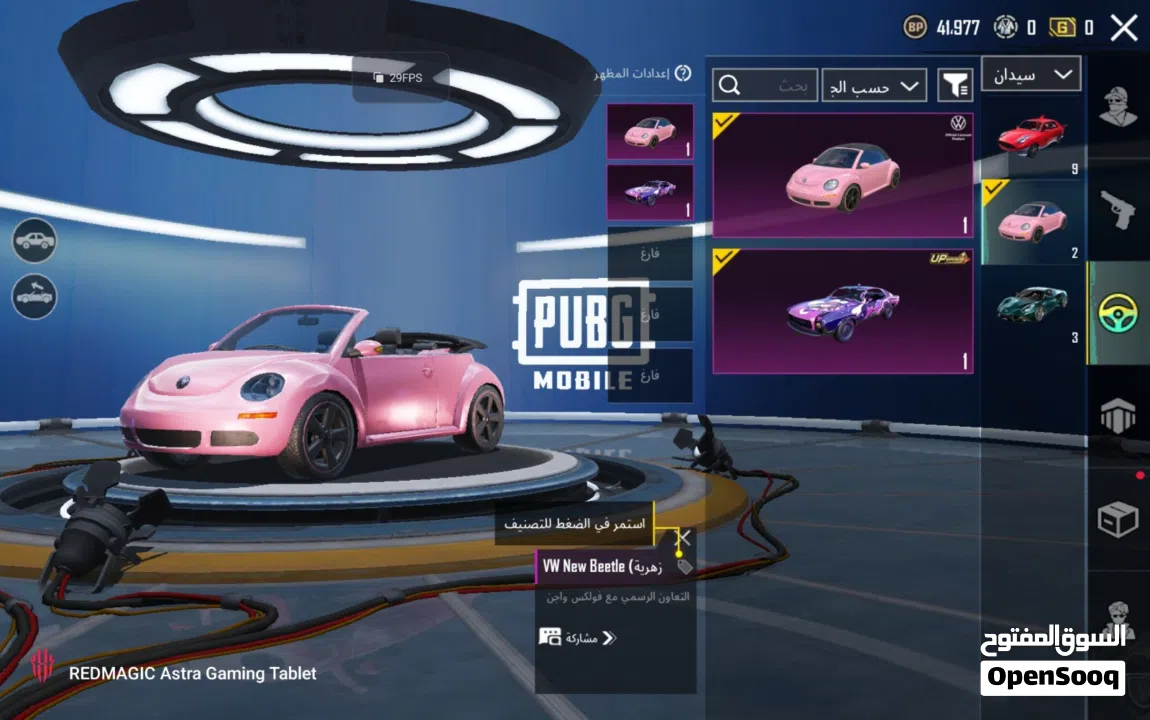Open the appearance settings help icon
This screenshot has width=1150, height=720.
[683, 73]
